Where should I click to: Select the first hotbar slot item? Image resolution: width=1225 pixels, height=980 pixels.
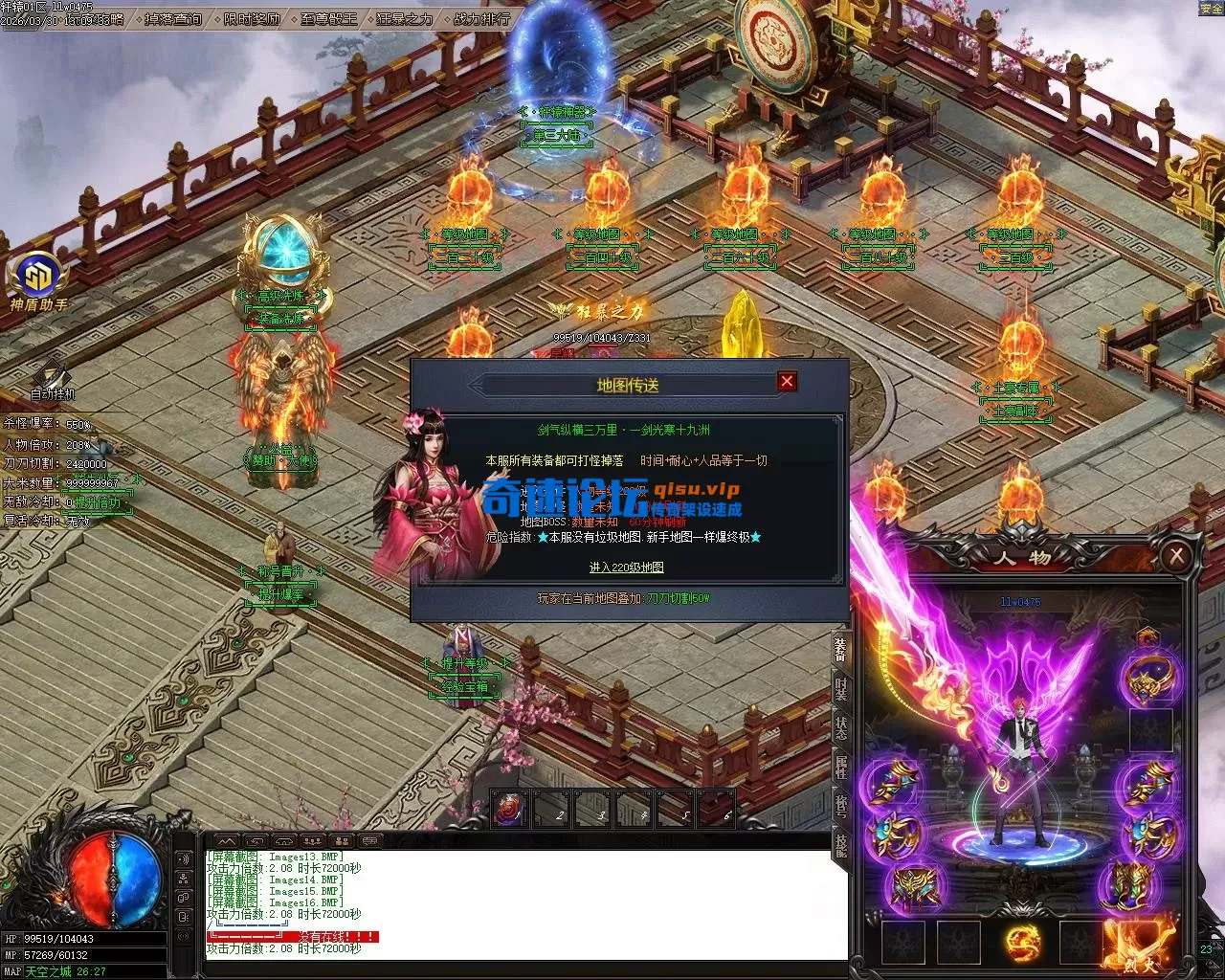pyautogui.click(x=510, y=810)
